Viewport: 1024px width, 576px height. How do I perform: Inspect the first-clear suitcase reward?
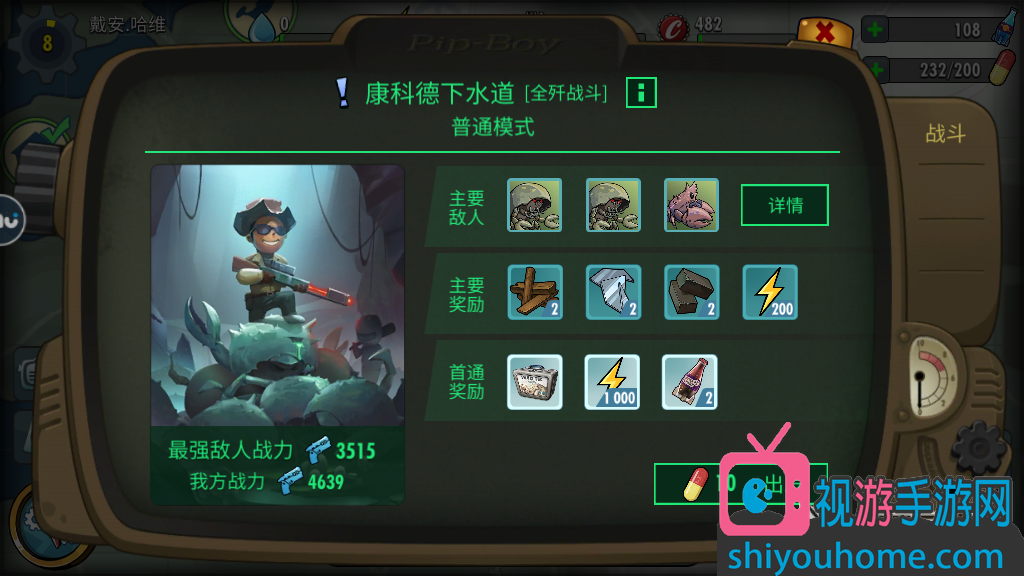[x=535, y=382]
